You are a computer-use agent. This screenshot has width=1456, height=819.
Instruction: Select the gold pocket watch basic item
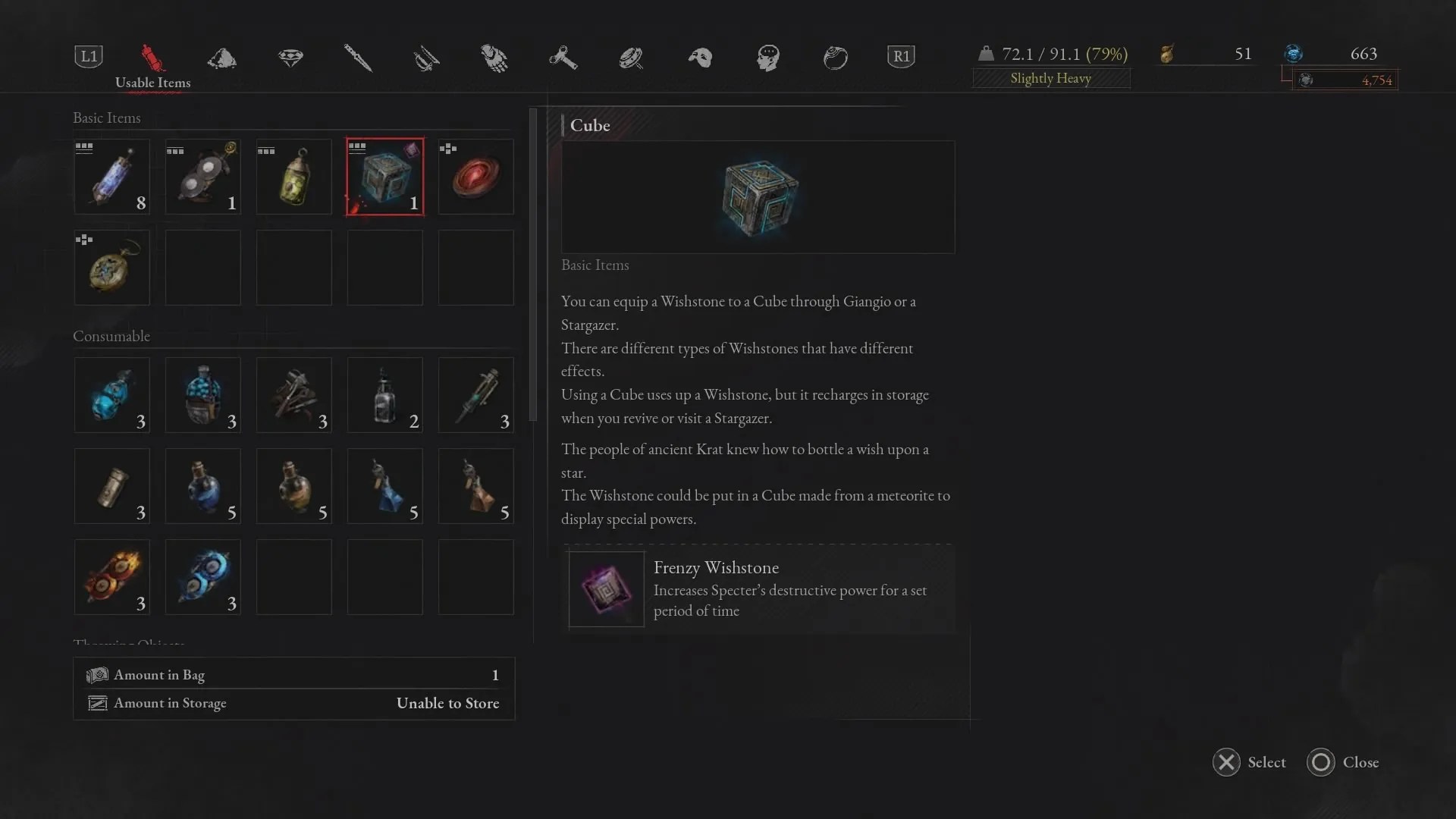pyautogui.click(x=111, y=267)
